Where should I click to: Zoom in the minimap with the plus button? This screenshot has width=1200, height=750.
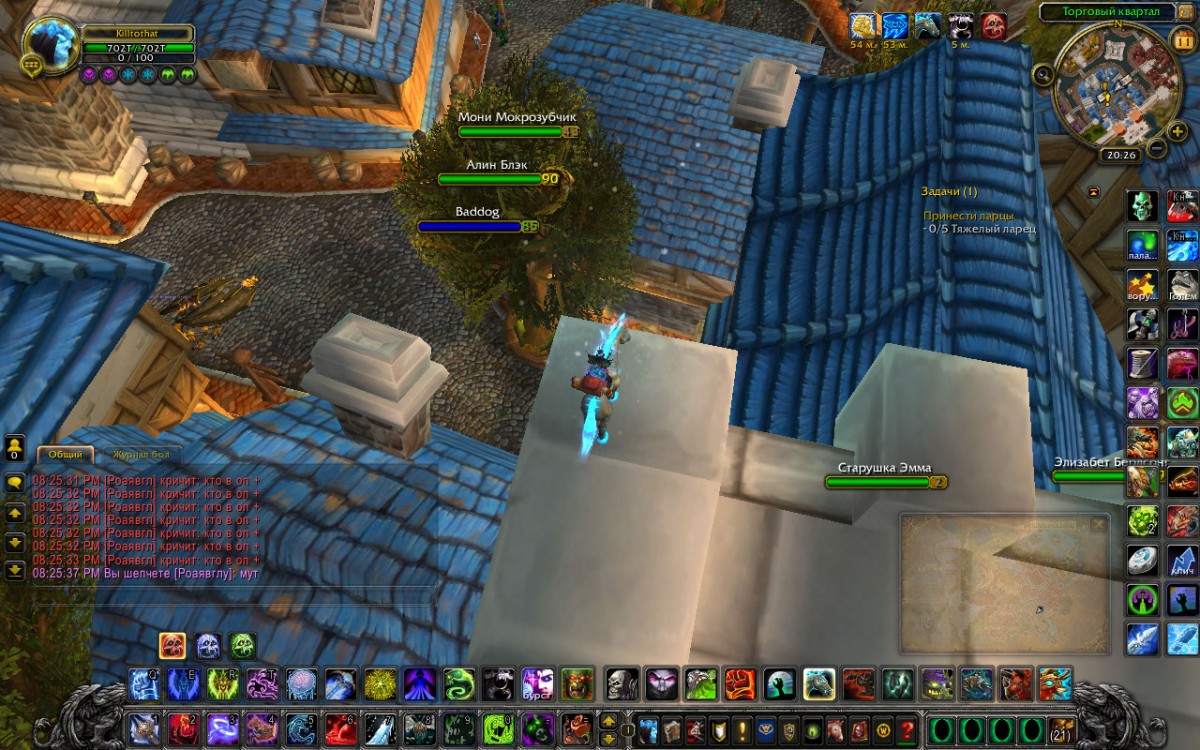[x=1177, y=131]
